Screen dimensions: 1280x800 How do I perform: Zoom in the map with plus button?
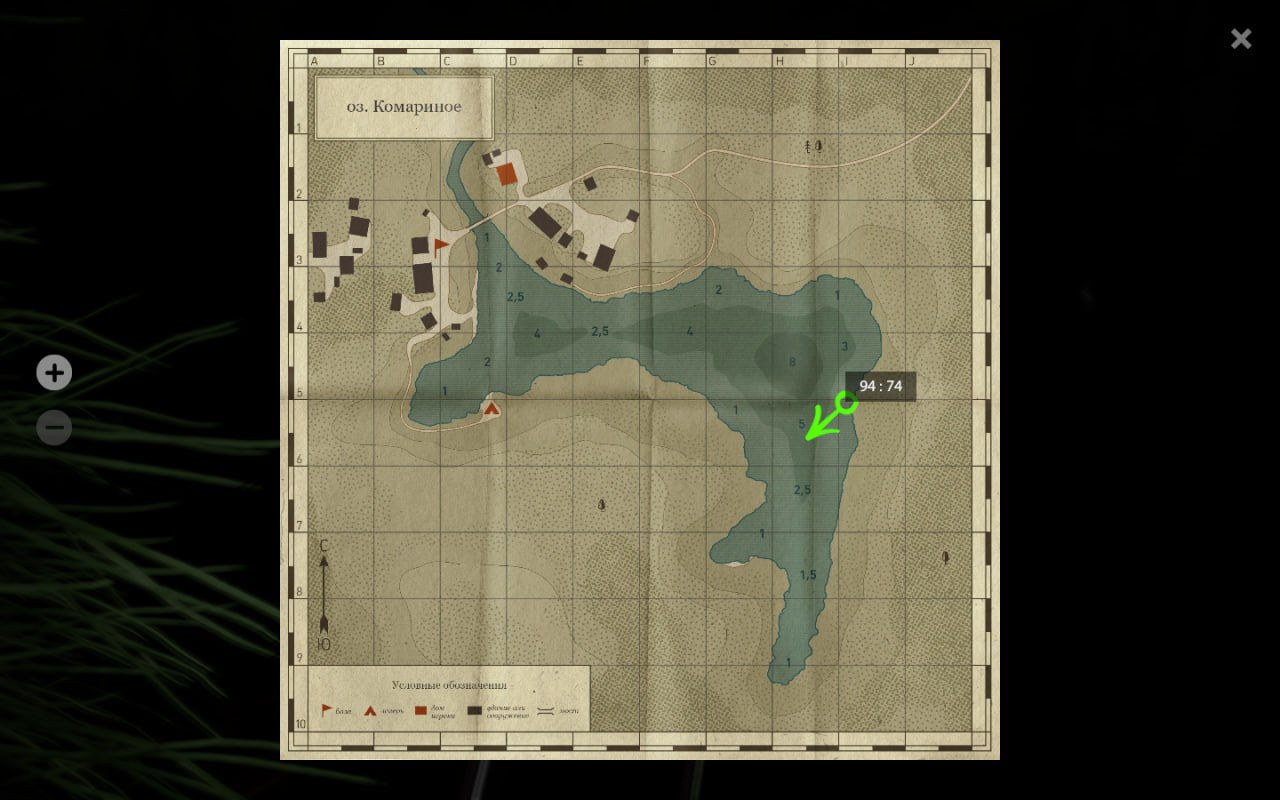coord(54,373)
